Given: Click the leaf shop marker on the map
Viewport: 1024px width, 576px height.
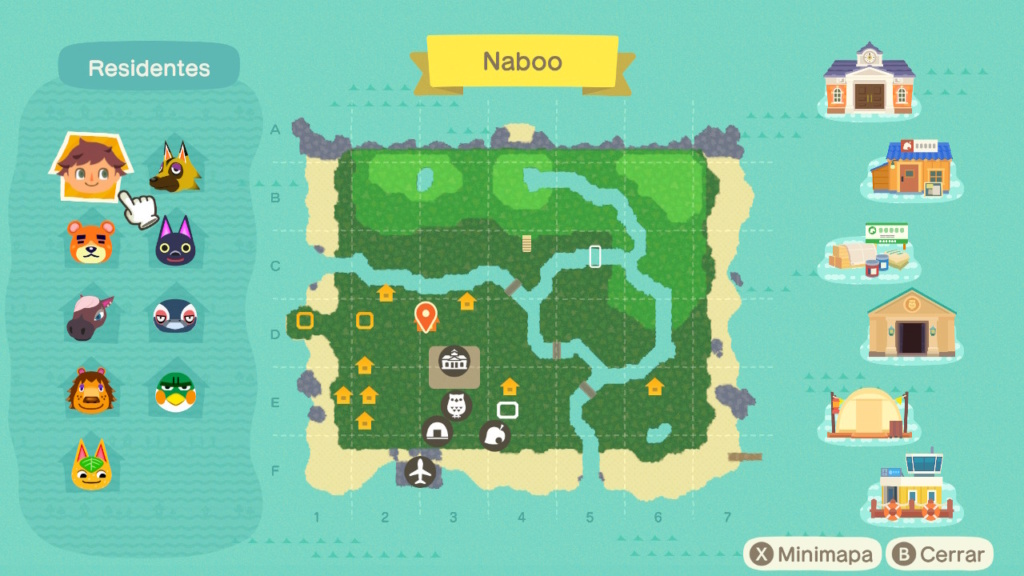Looking at the screenshot, I should (x=495, y=435).
